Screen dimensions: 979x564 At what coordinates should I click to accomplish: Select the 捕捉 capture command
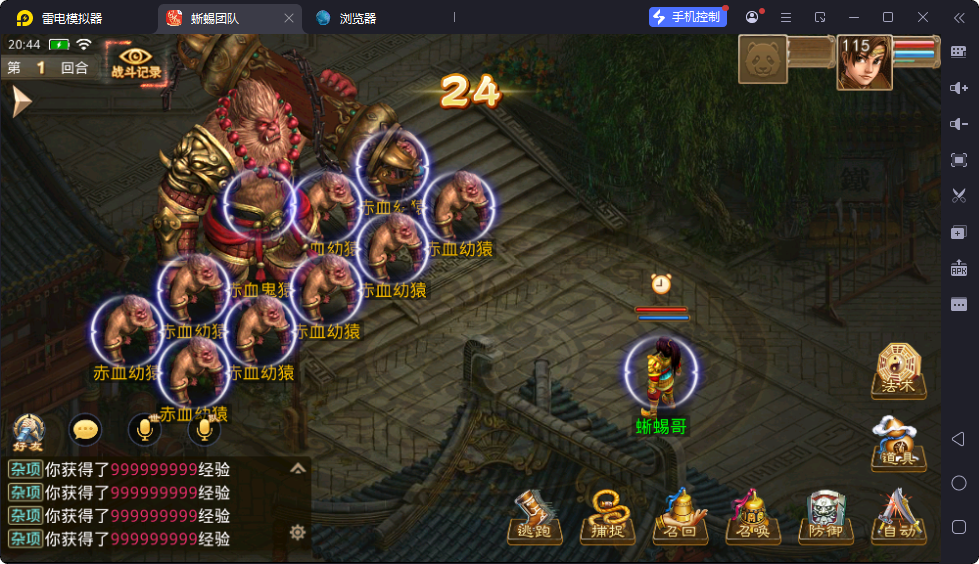606,517
